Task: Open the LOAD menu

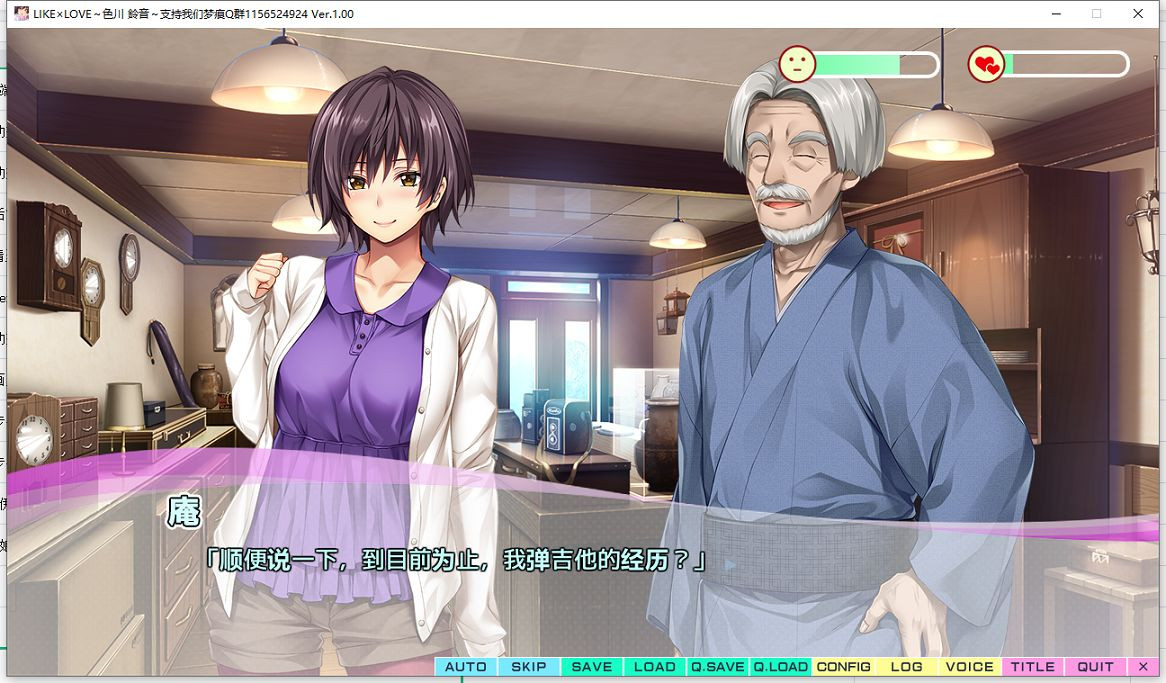Action: [x=655, y=667]
